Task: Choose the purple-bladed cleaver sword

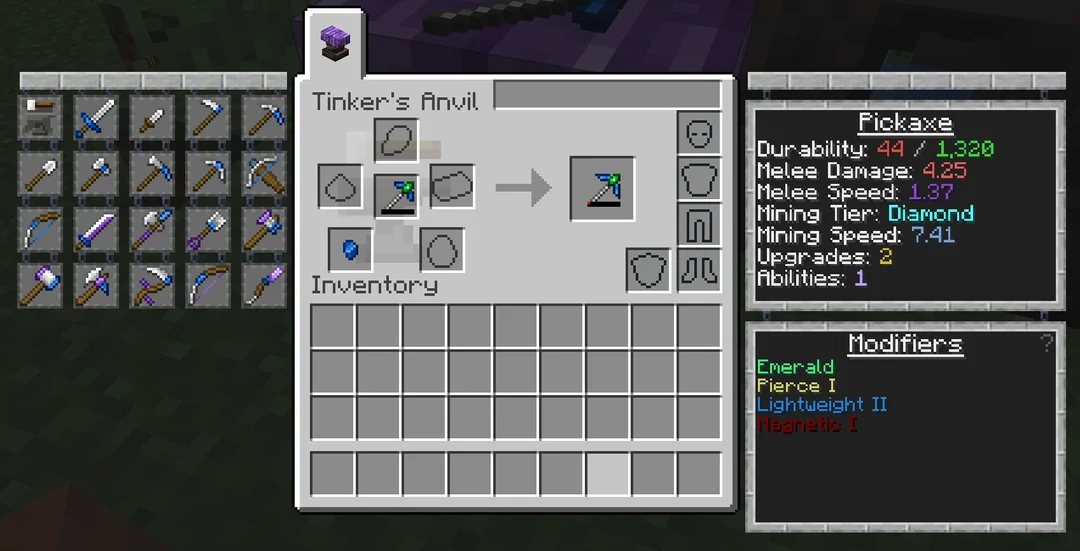Action: (x=96, y=230)
